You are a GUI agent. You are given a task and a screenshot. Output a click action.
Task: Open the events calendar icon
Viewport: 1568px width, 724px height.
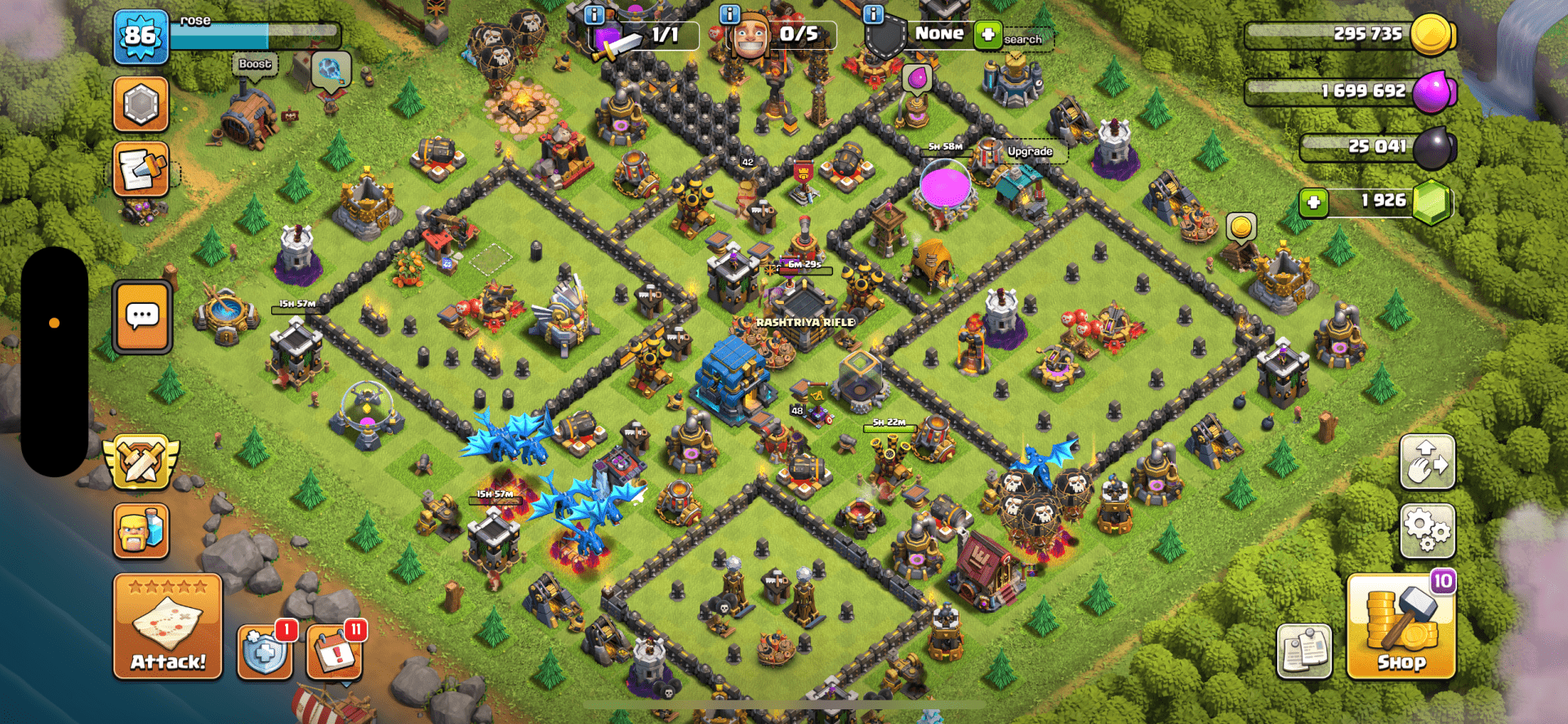pos(334,652)
